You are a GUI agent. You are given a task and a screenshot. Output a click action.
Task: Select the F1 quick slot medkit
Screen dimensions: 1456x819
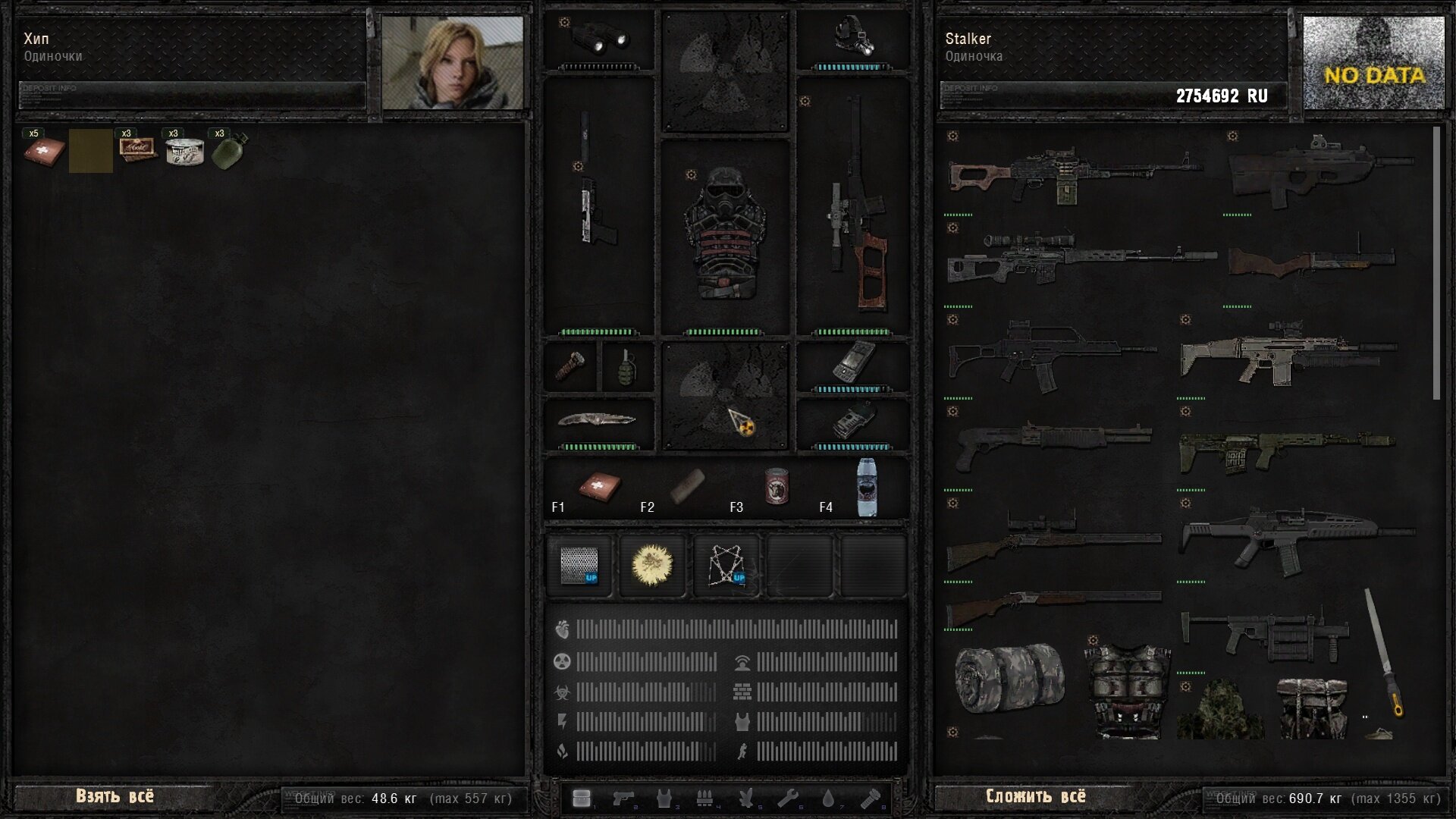[599, 487]
